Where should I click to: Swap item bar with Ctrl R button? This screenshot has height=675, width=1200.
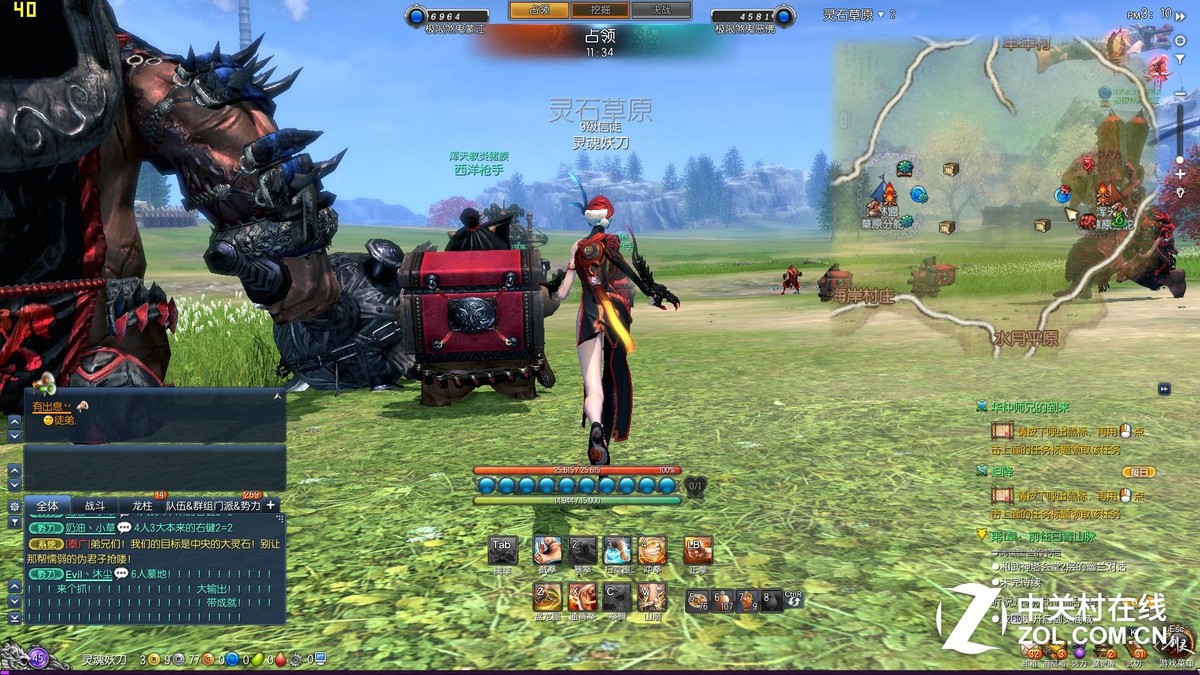793,599
